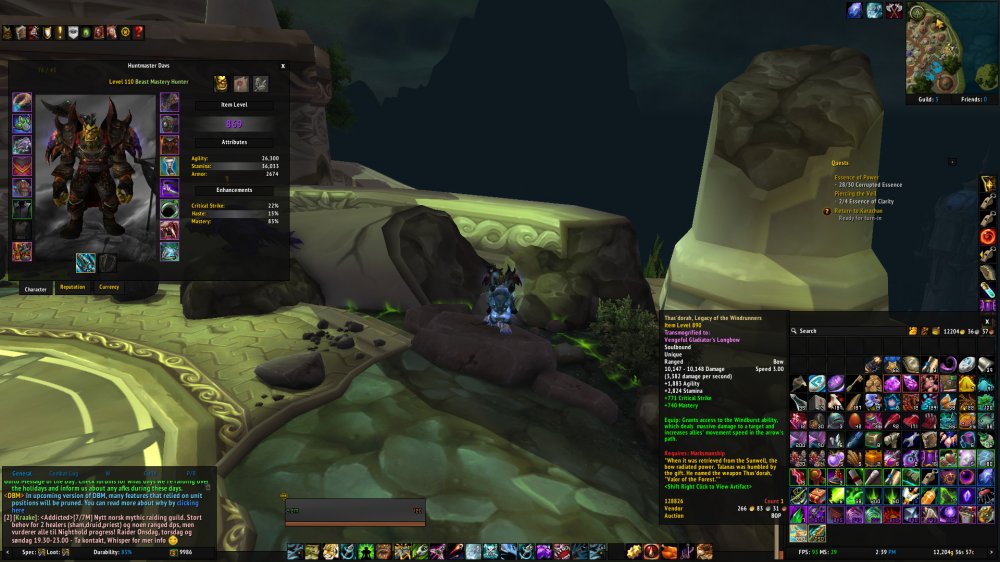Viewport: 1000px width, 562px height.
Task: Select the Character tab
Action: (35, 288)
